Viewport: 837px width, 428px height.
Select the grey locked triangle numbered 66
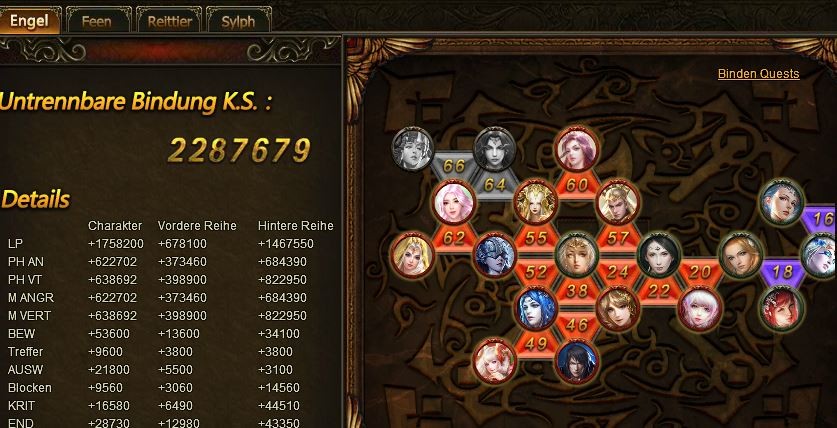(453, 165)
